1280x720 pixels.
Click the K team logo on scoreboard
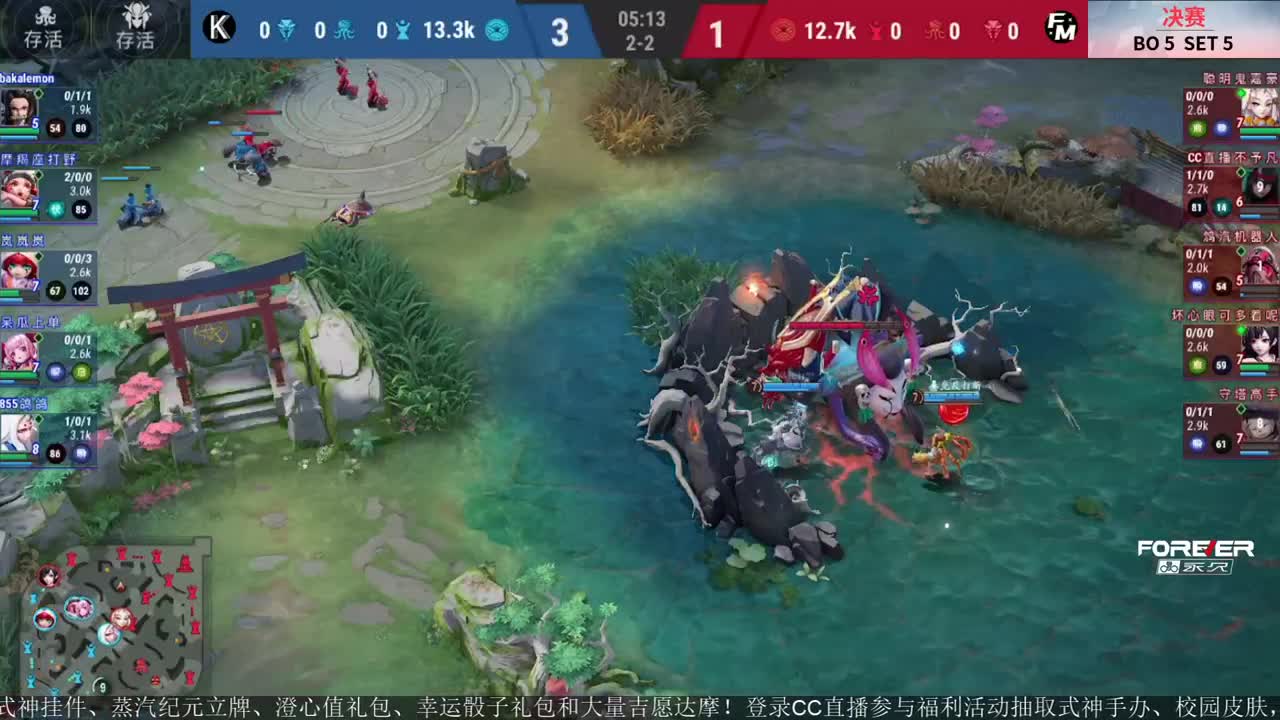tap(218, 27)
